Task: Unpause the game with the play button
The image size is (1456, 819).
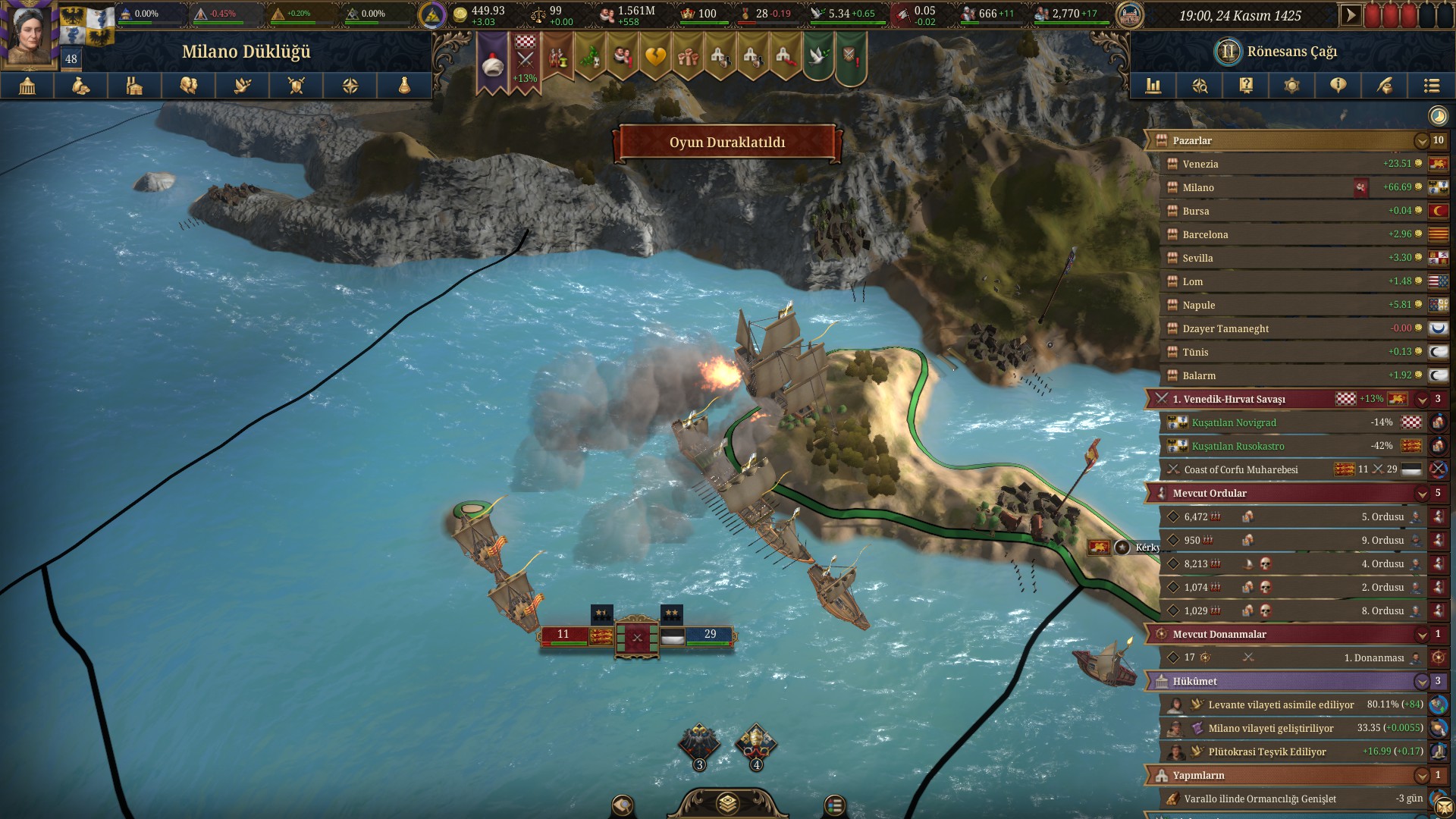Action: 1351,15
